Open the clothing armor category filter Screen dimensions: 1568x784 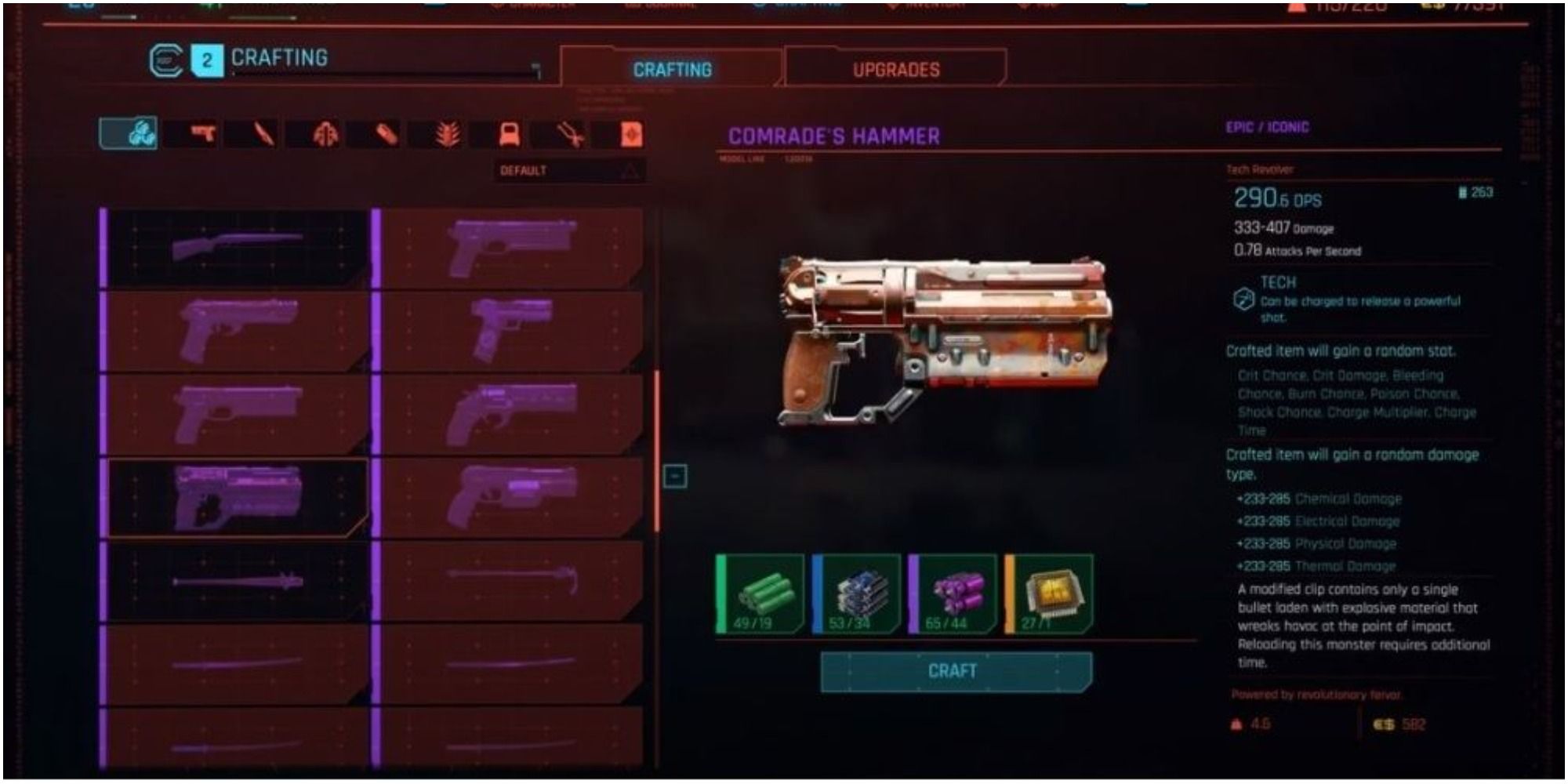(x=508, y=136)
